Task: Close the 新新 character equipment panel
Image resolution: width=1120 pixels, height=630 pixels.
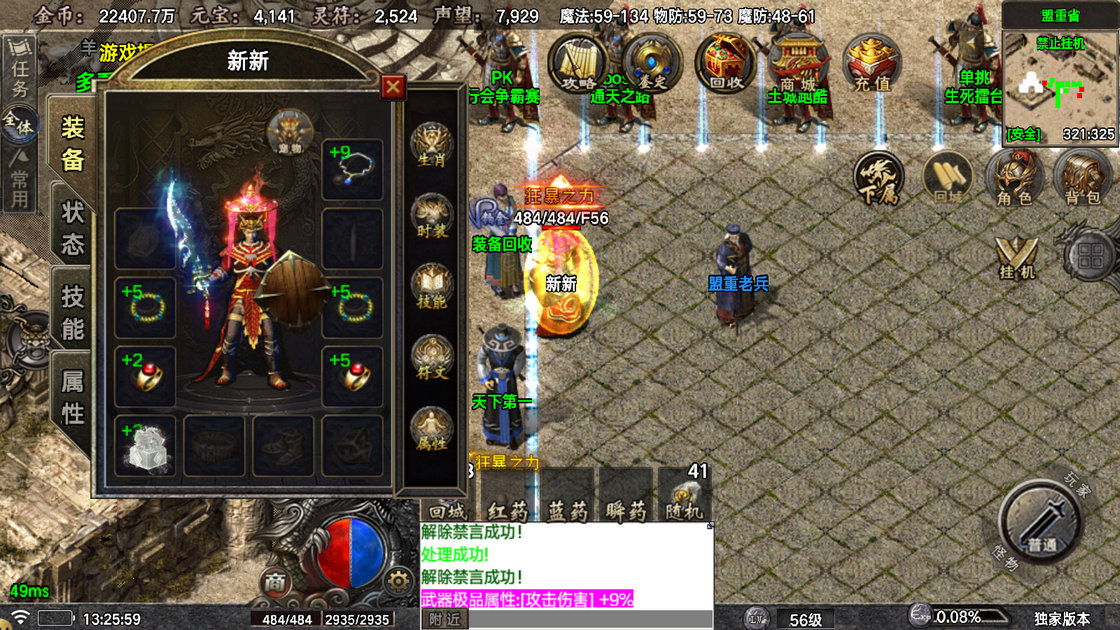Action: 394,87
